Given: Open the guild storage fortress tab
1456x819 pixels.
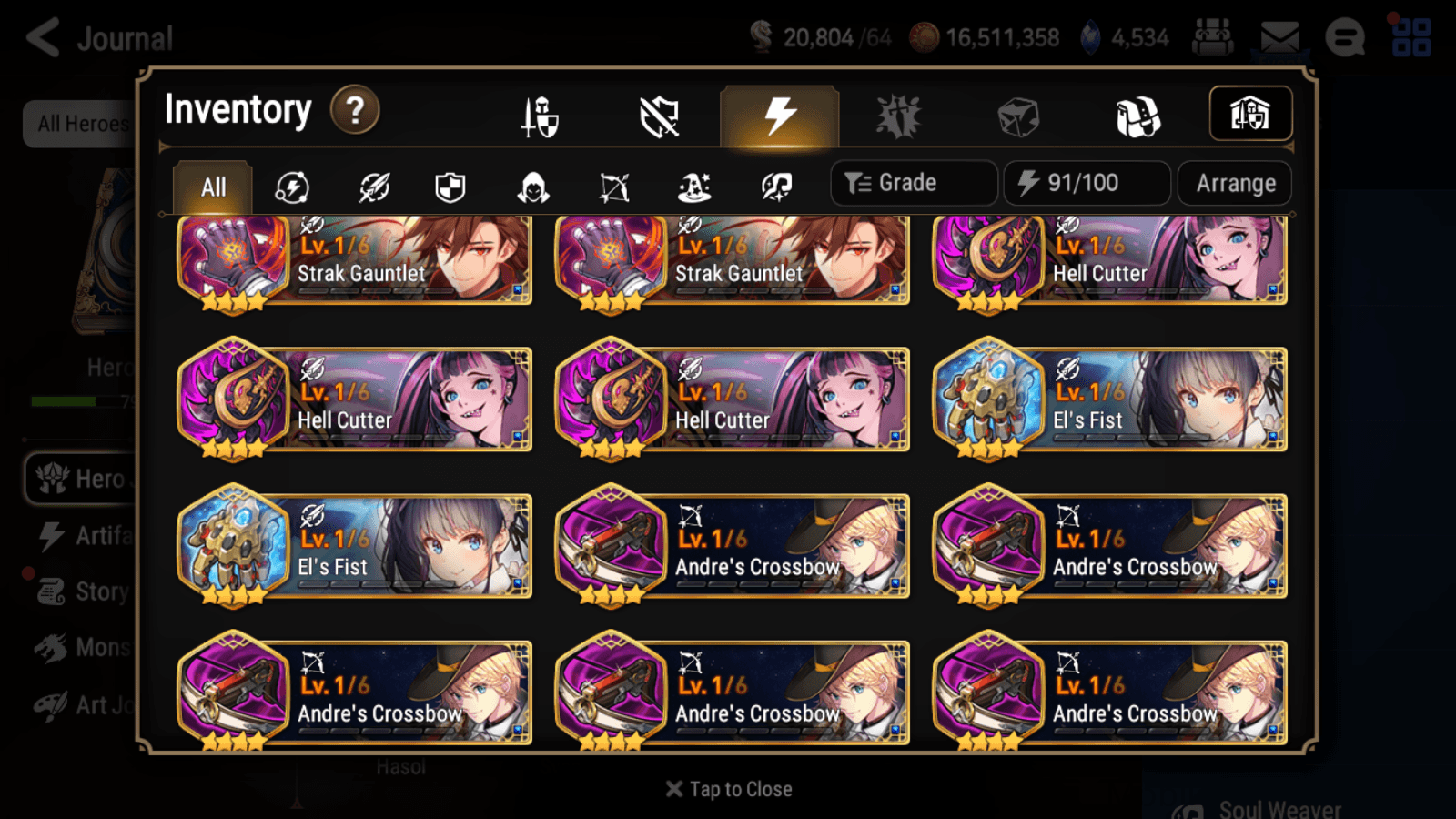Looking at the screenshot, I should click(1249, 113).
